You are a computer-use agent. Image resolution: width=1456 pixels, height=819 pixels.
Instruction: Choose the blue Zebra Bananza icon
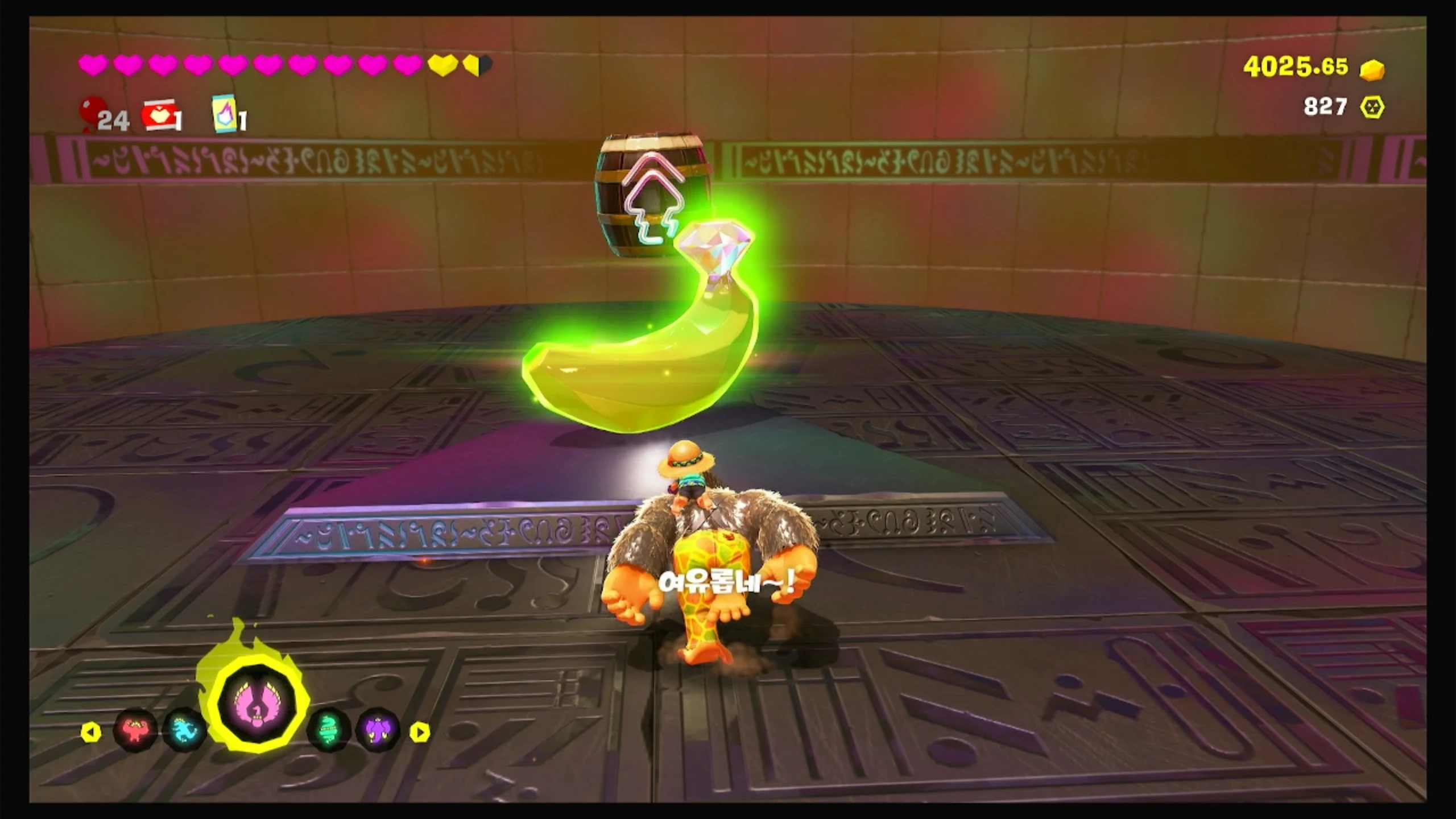pos(185,729)
